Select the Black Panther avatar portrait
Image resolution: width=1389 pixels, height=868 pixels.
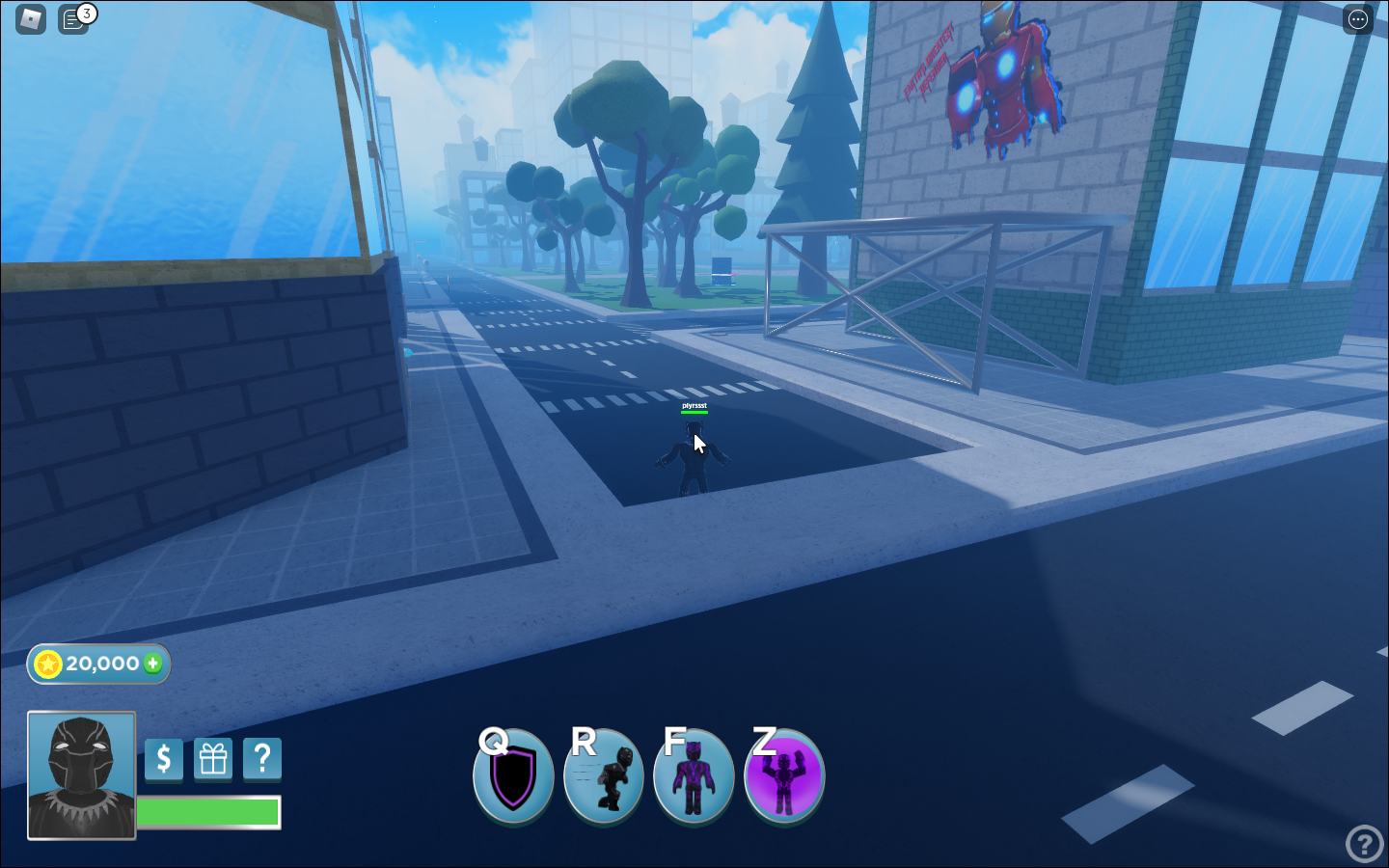pos(81,776)
